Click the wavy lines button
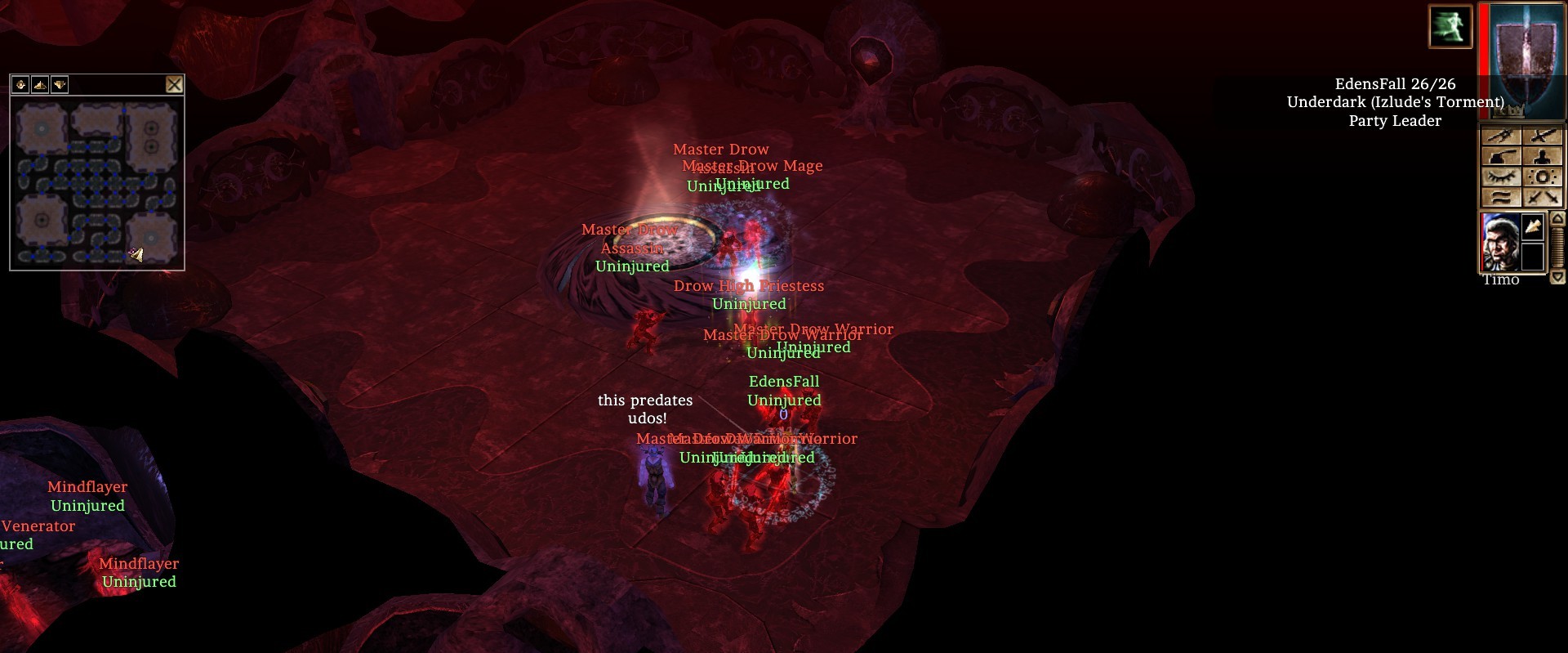 [1502, 197]
